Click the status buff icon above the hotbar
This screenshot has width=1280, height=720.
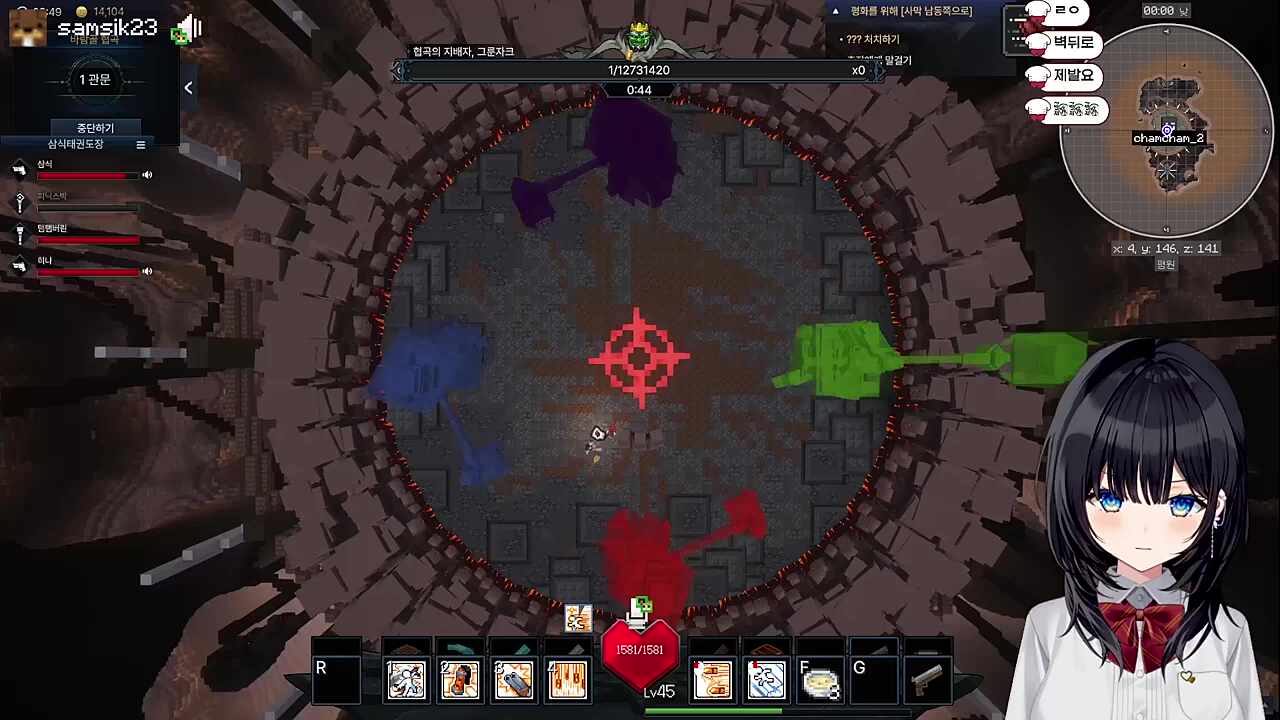(x=577, y=619)
